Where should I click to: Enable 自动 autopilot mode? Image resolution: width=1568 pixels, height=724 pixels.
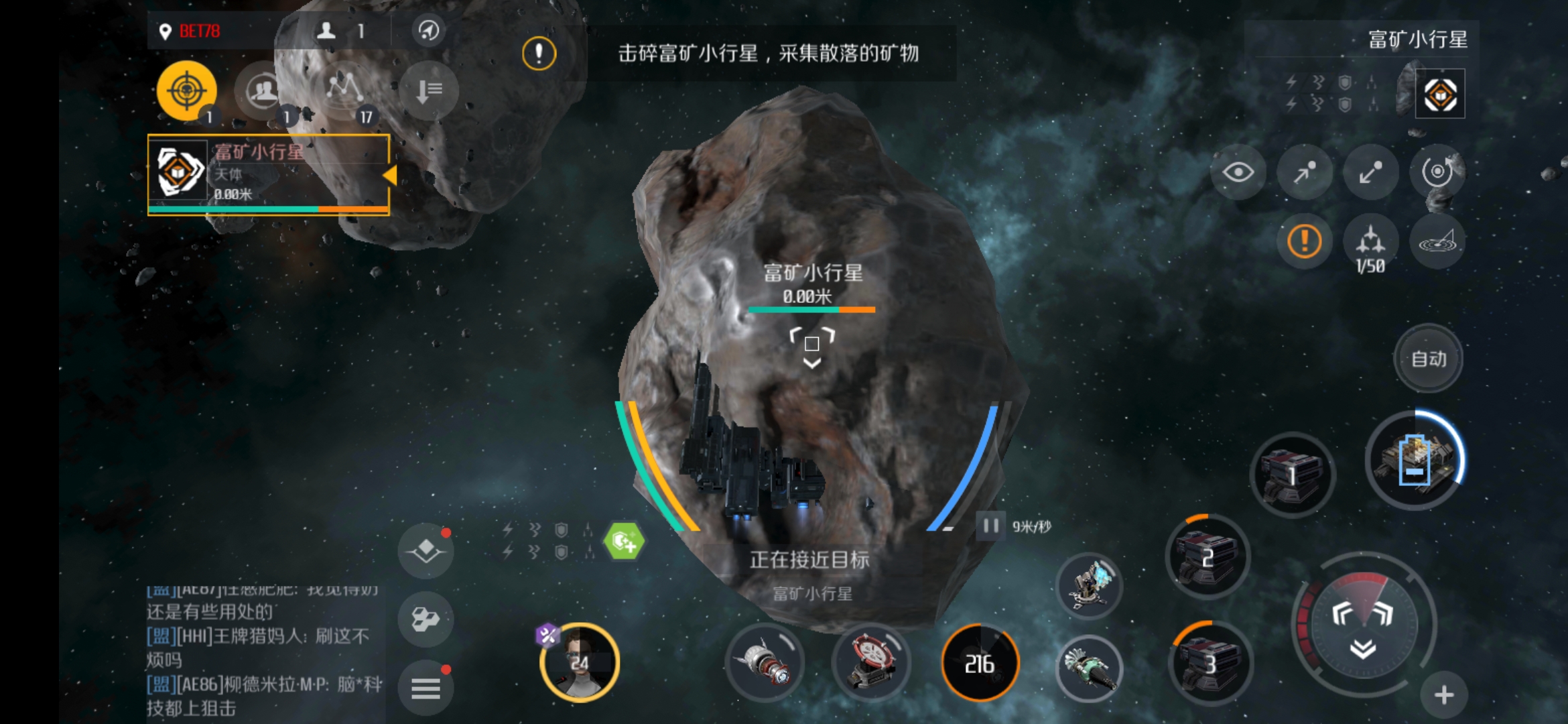click(x=1429, y=358)
